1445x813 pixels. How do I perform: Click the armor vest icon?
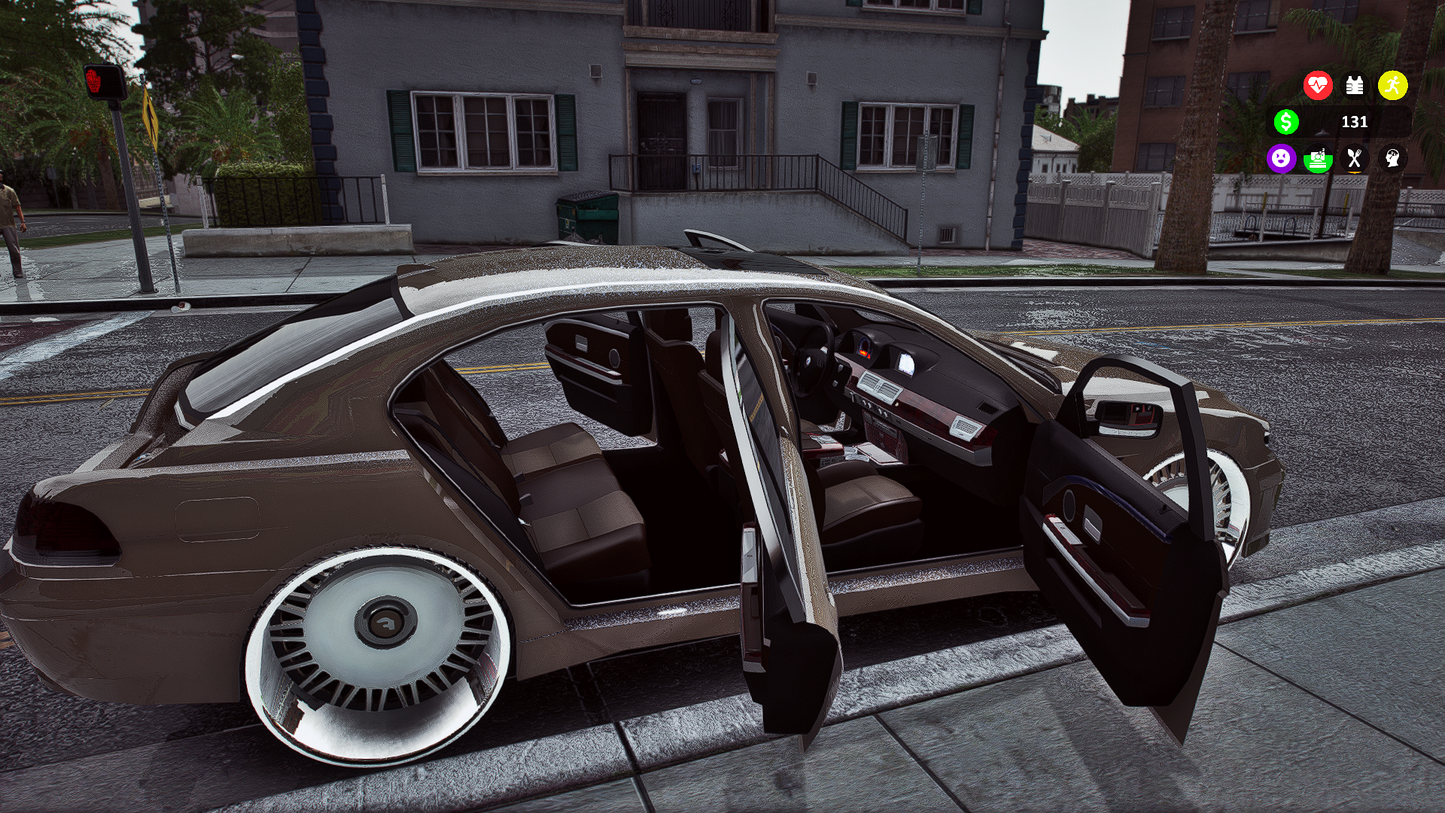click(1356, 85)
